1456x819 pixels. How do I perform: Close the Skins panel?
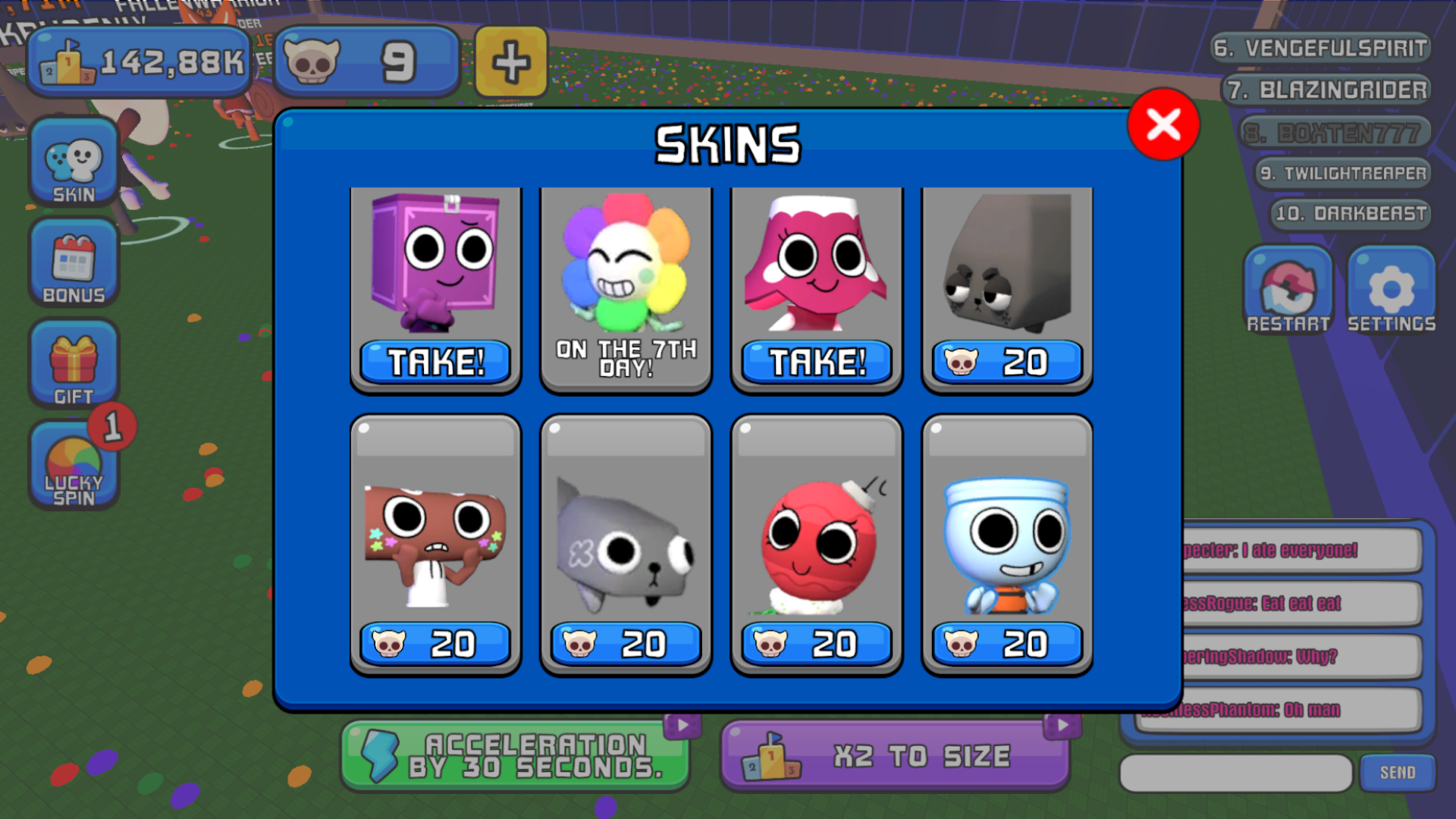(1163, 126)
